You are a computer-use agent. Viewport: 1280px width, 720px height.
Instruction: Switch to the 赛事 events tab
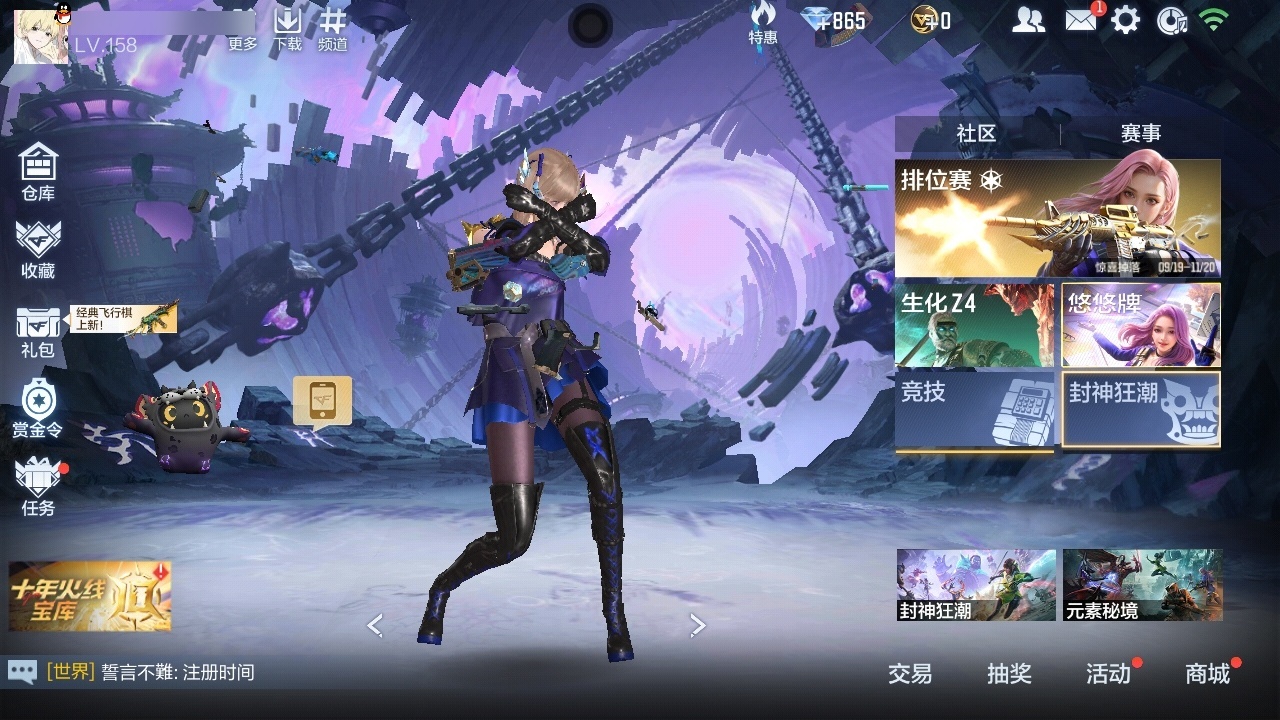pyautogui.click(x=1140, y=133)
